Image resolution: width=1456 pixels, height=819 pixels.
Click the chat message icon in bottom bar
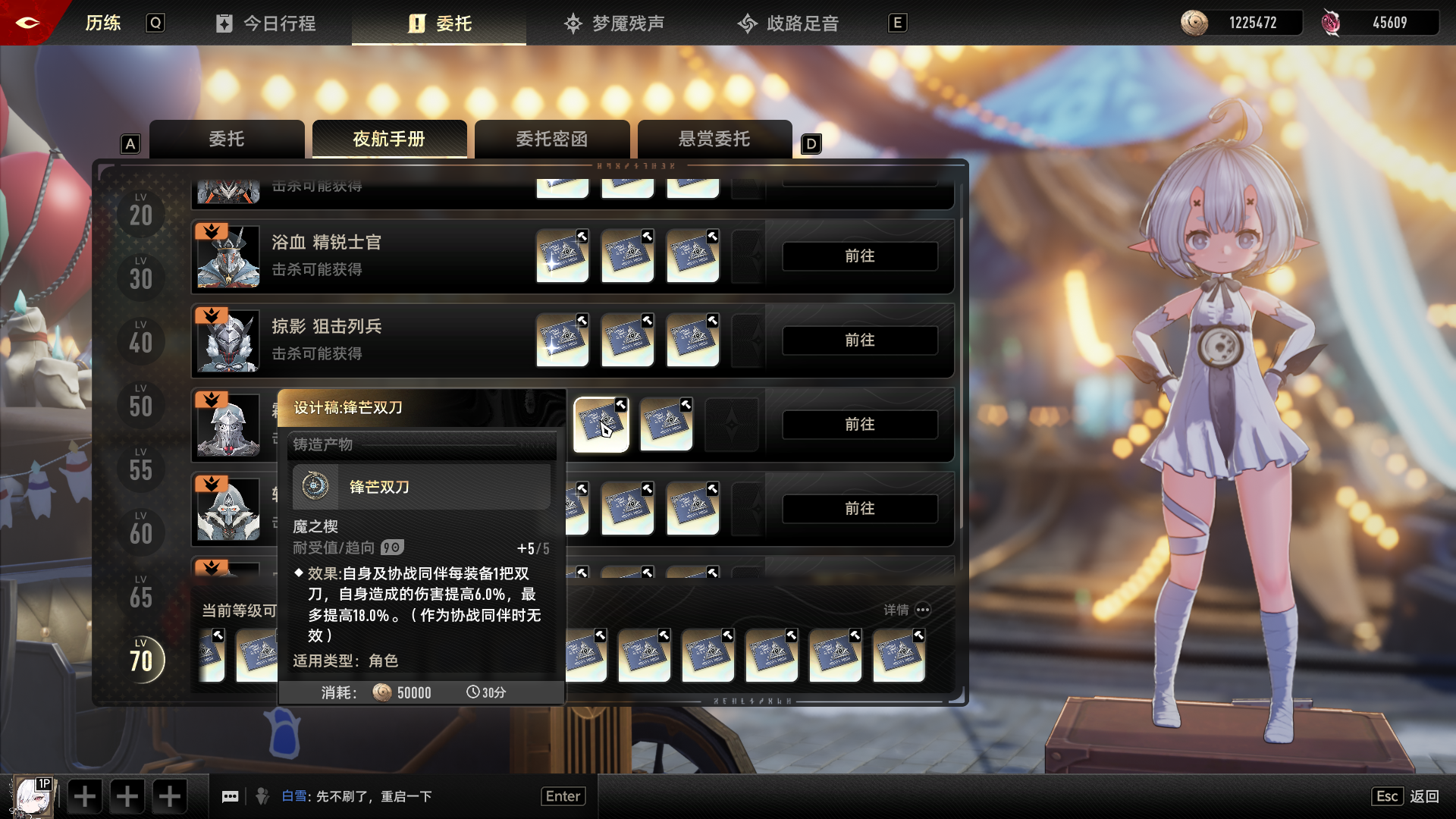[231, 795]
